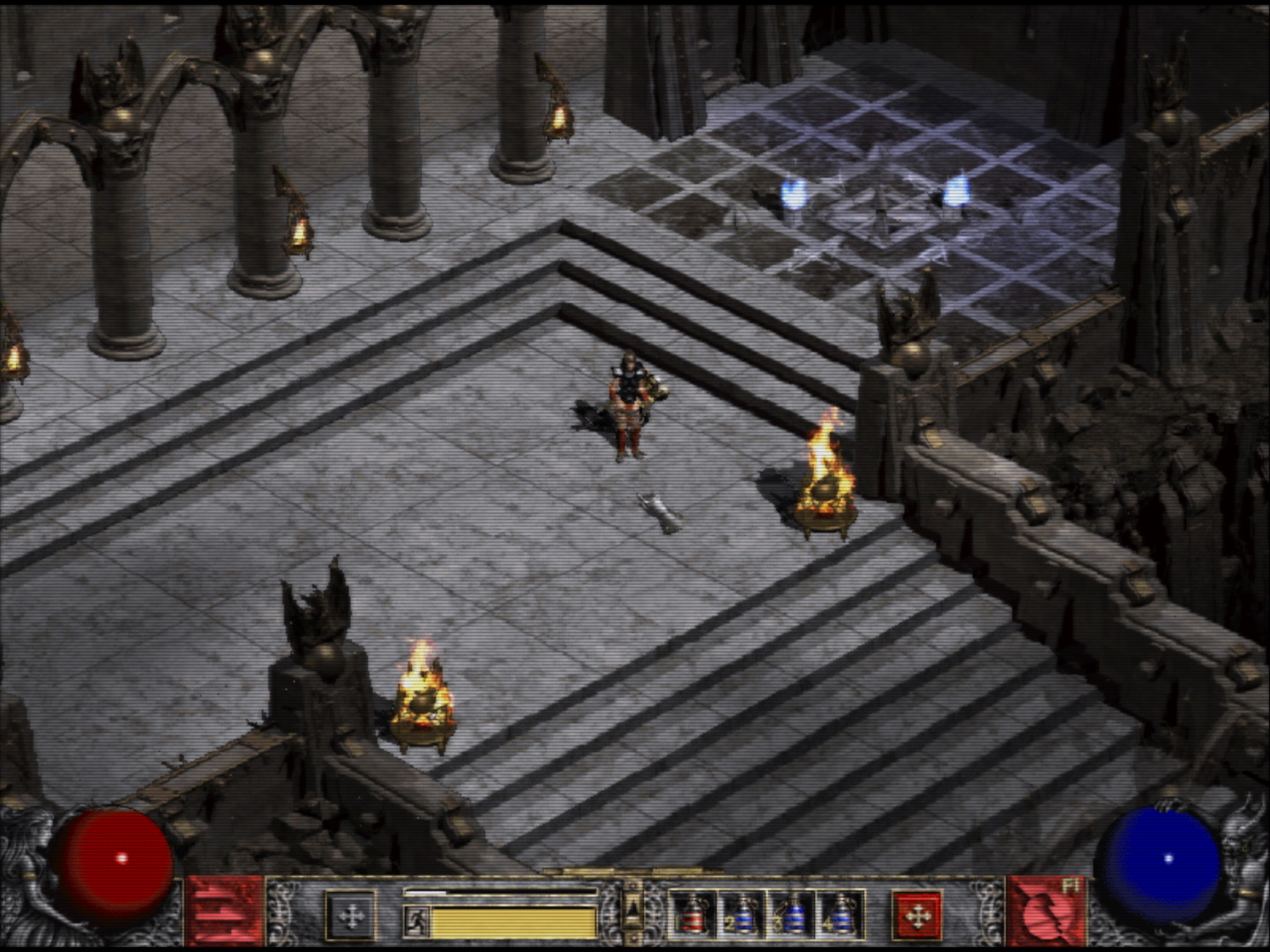Click the empty gray skill slot with the cross

(351, 917)
